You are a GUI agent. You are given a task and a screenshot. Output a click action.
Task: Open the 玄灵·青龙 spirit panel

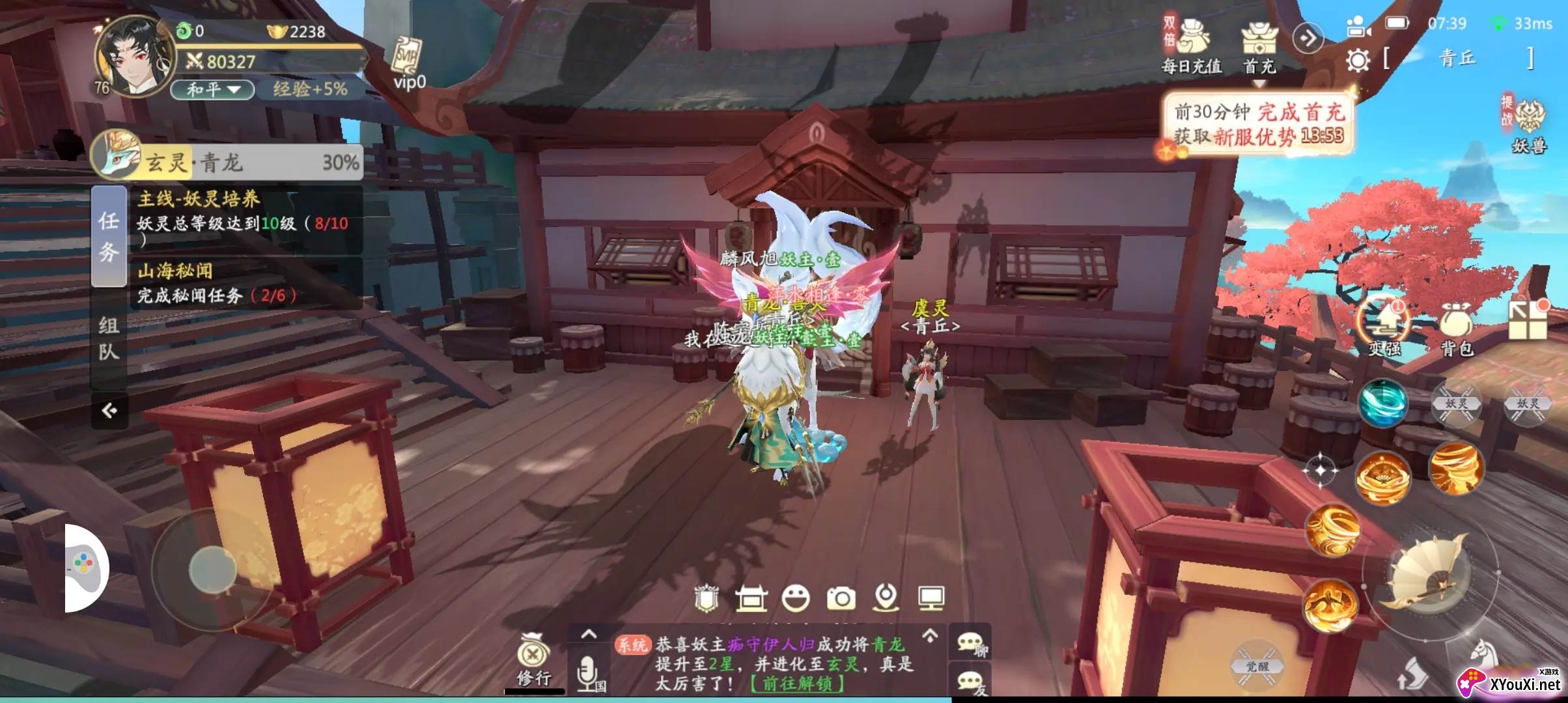pyautogui.click(x=228, y=161)
